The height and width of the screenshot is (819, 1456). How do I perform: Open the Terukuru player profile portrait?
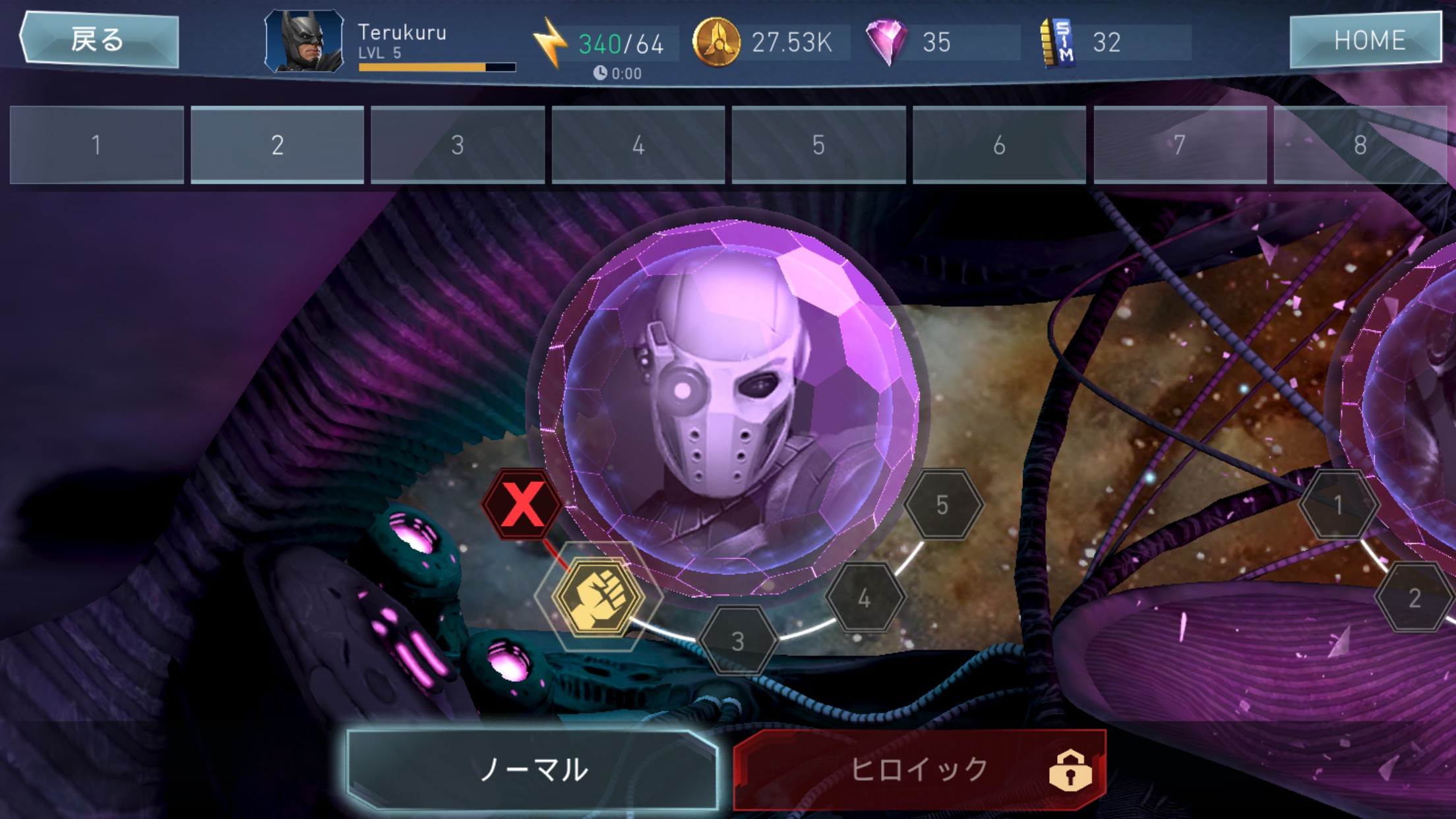pos(304,42)
